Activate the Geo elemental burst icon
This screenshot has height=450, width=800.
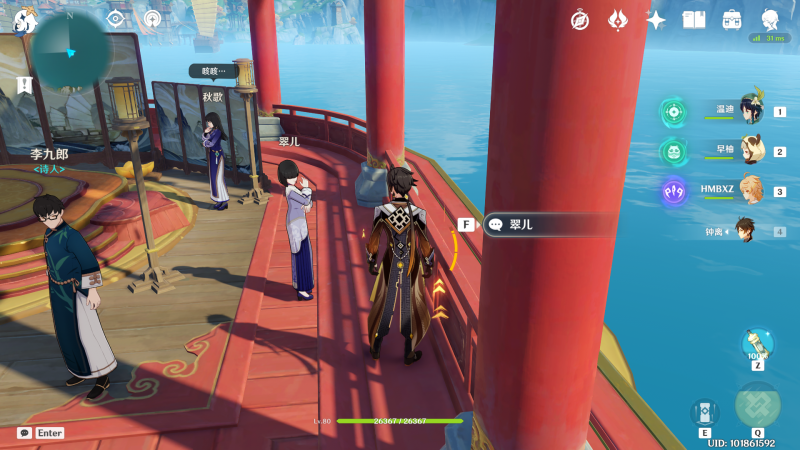(757, 404)
